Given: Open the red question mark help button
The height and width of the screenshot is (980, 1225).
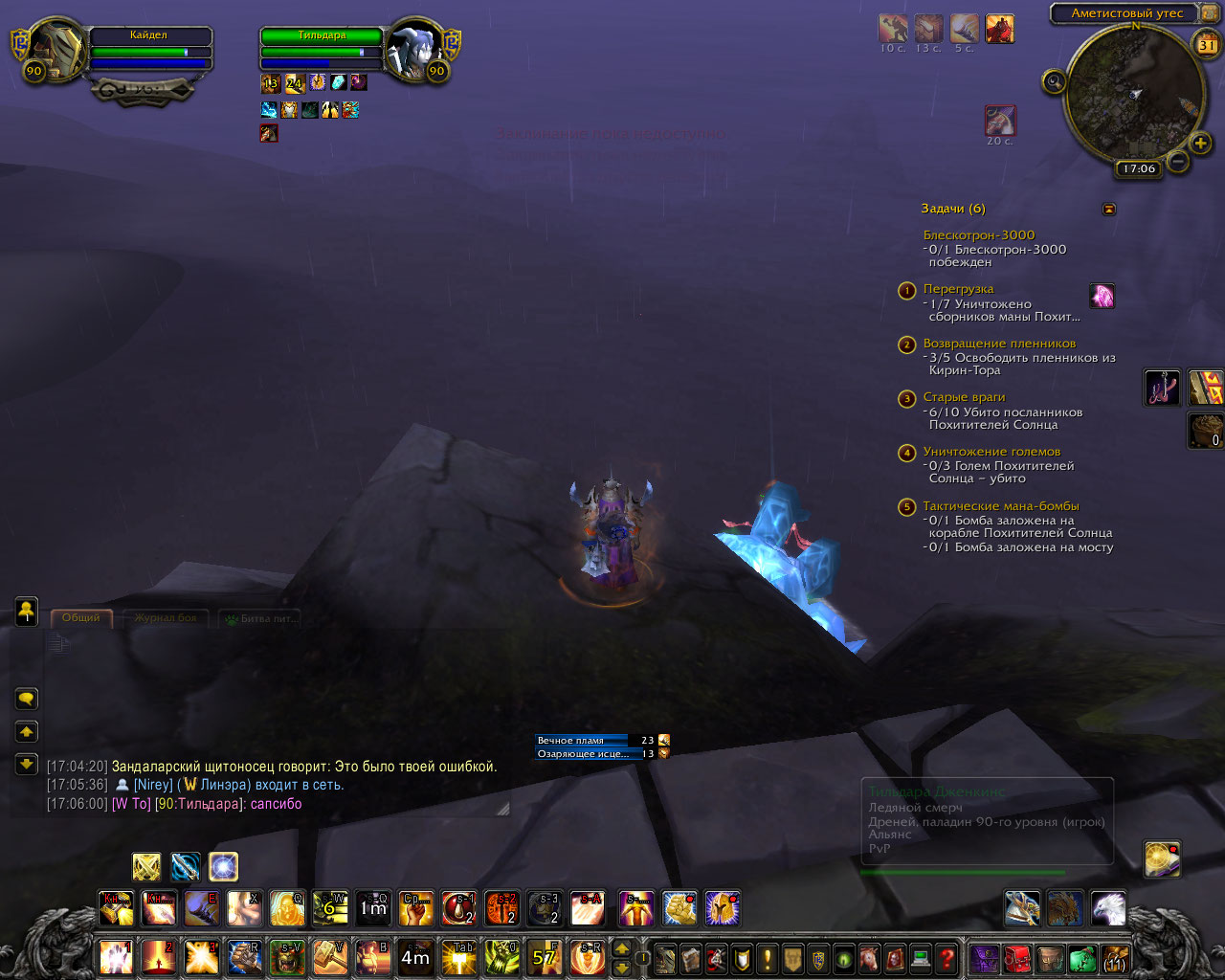Looking at the screenshot, I should tap(947, 958).
